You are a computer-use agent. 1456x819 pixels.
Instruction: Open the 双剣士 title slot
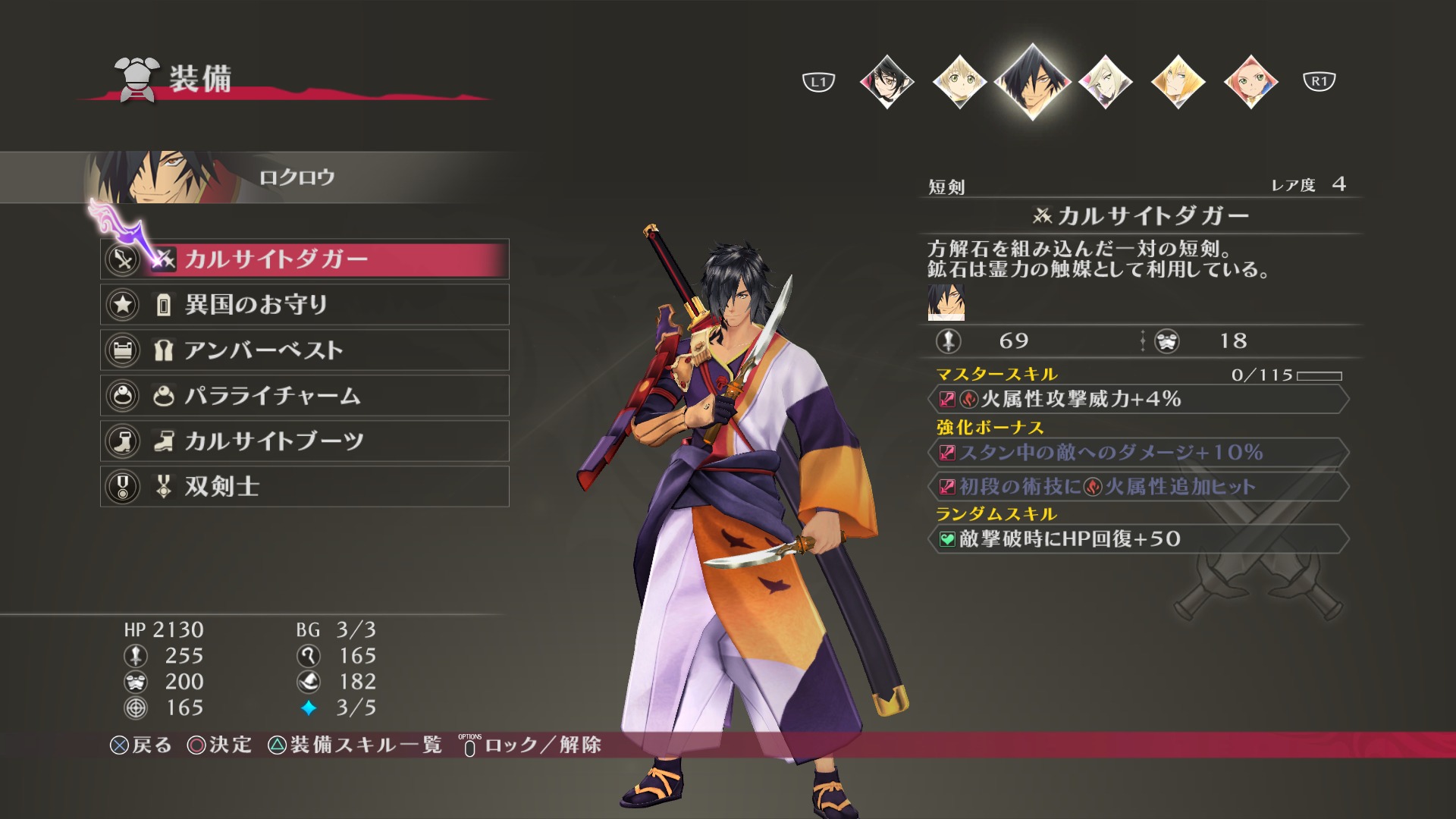[305, 487]
